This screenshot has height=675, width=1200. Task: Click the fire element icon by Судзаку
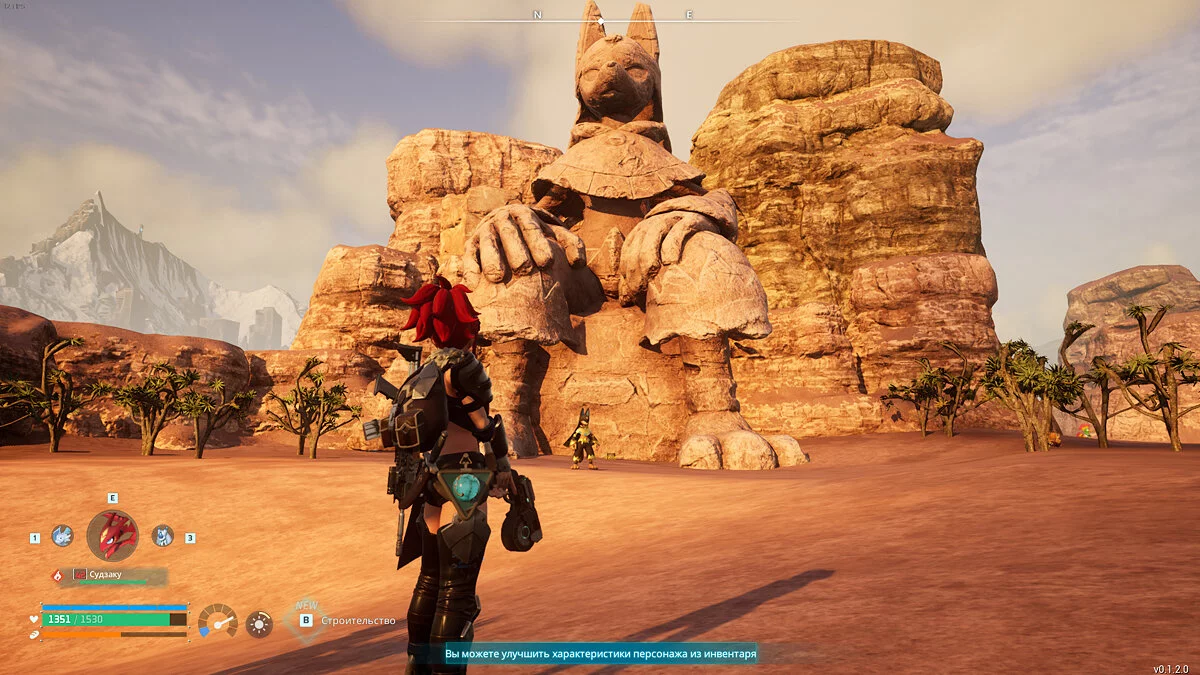tap(57, 576)
